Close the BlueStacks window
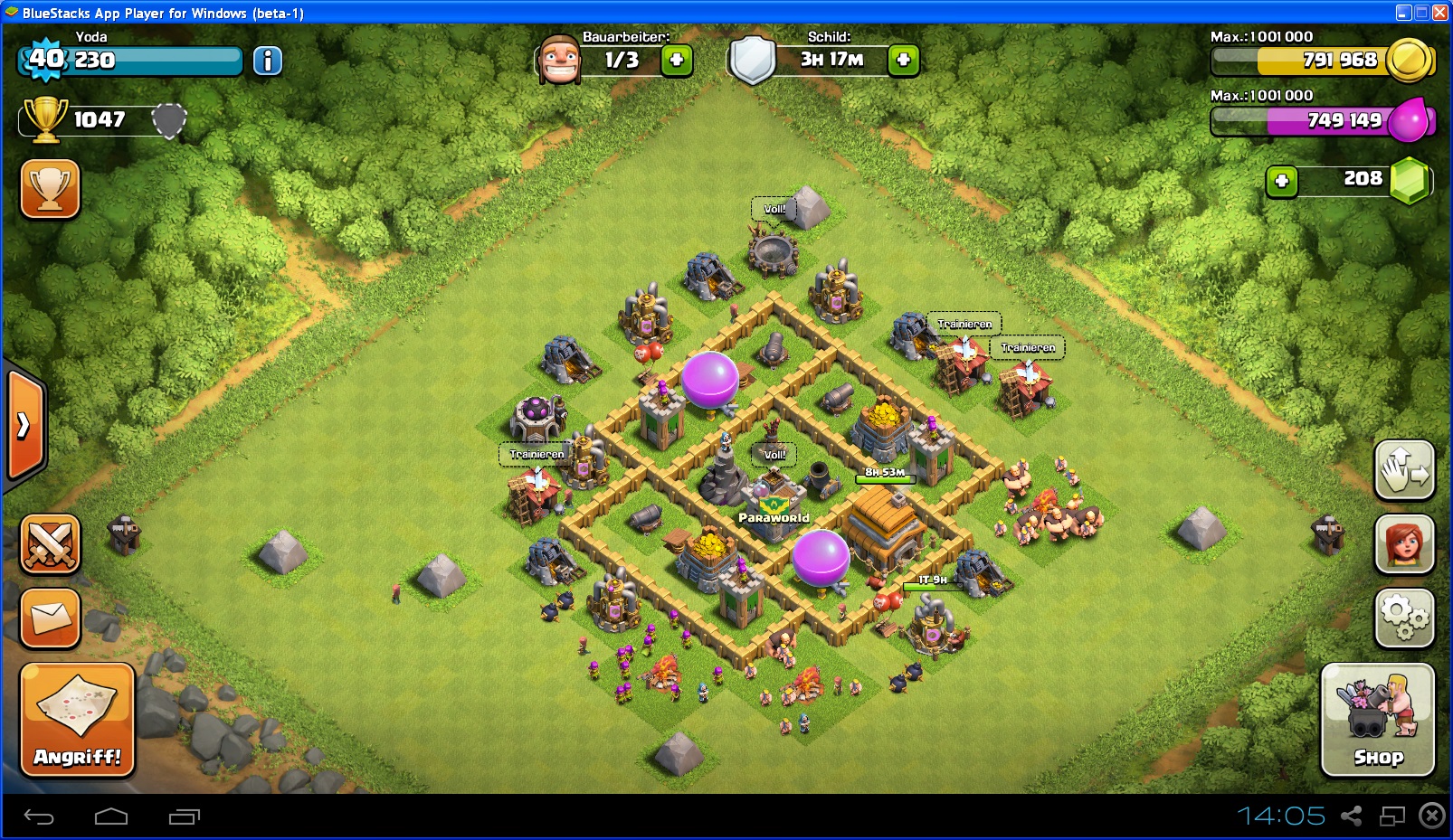 (1439, 13)
